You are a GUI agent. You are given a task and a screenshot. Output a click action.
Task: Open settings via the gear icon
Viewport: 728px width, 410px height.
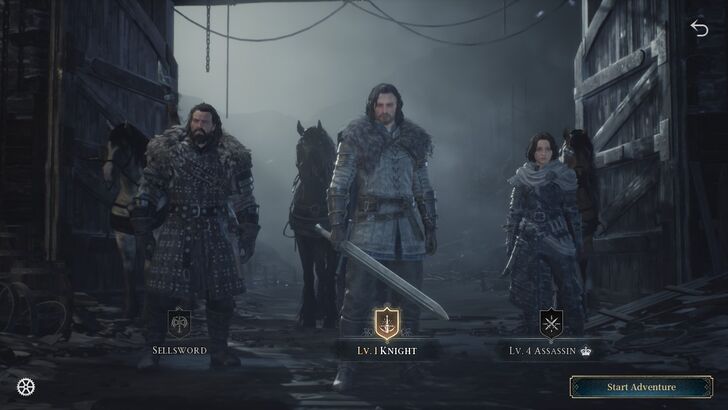coord(25,387)
